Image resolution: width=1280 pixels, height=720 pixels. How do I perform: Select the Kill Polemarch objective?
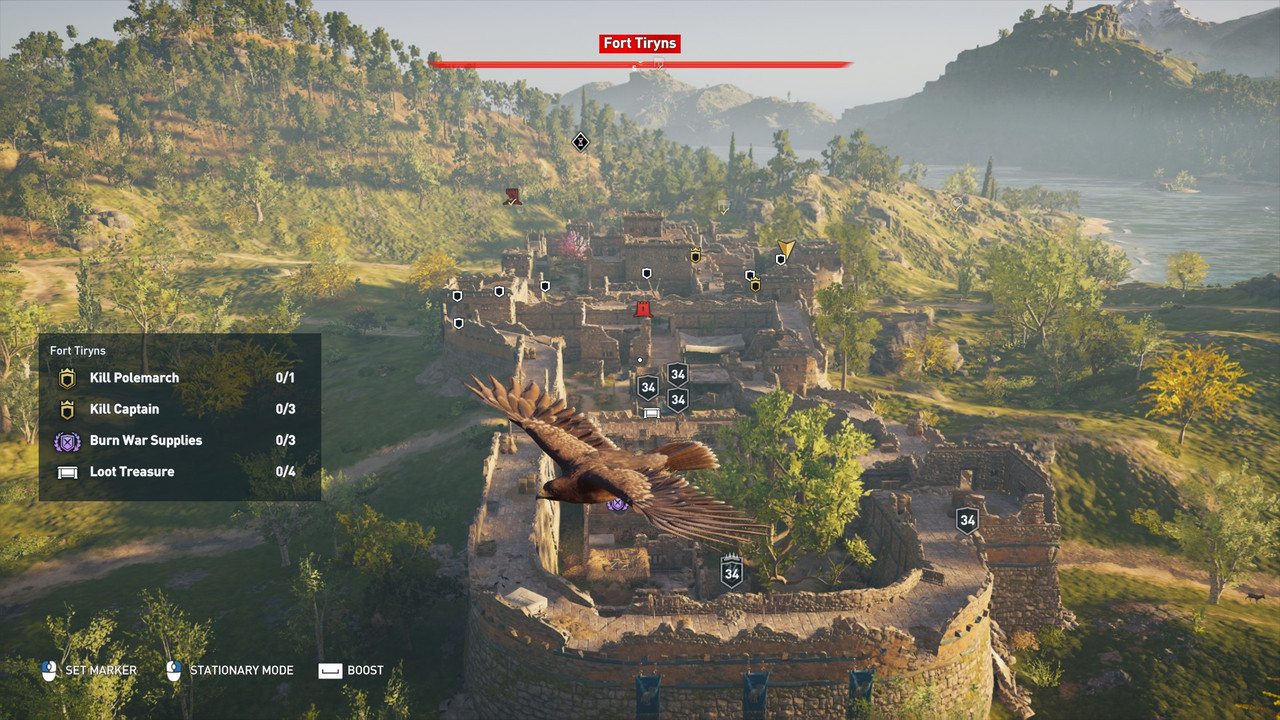tap(134, 378)
